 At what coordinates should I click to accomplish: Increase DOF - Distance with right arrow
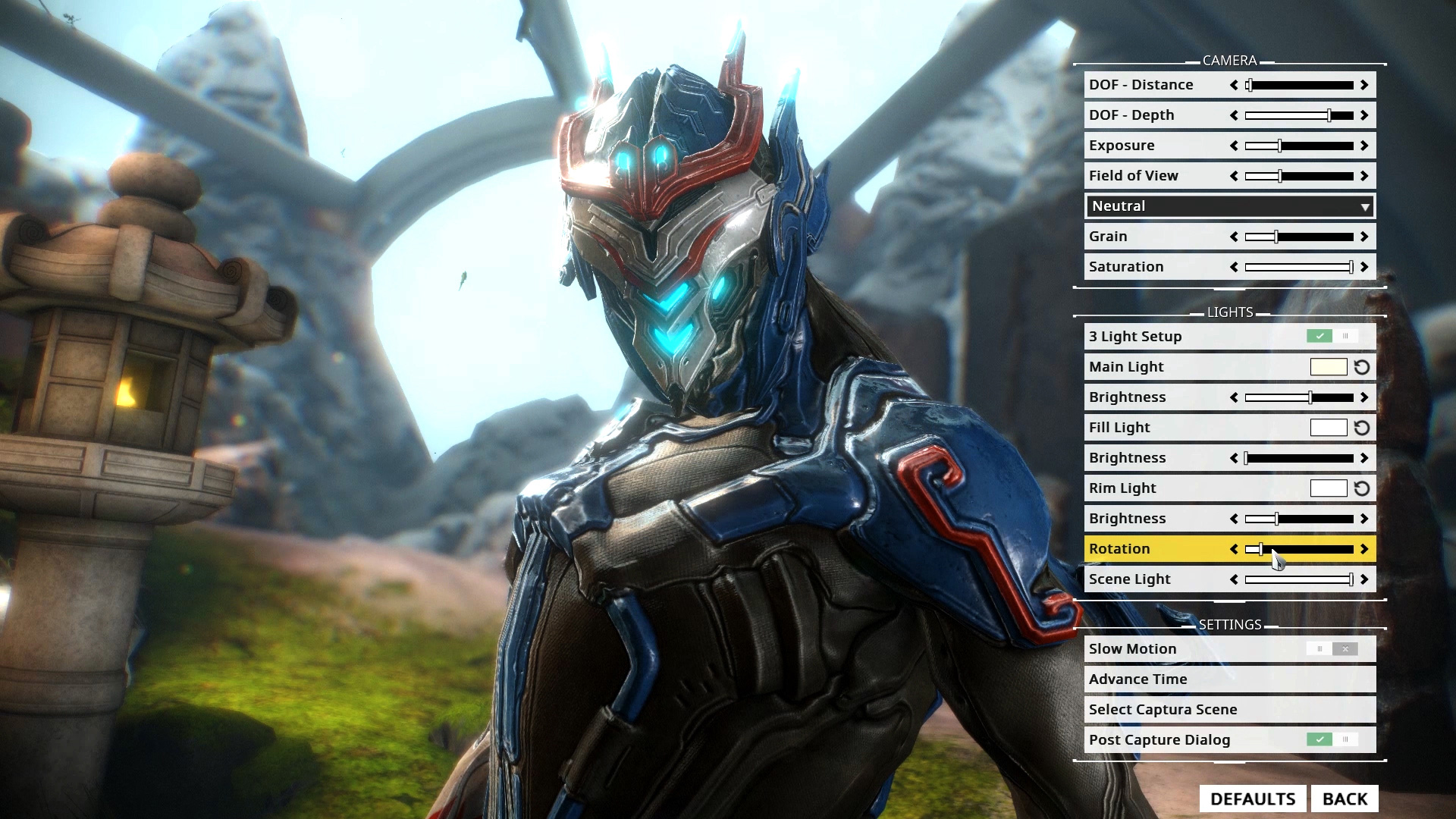pyautogui.click(x=1363, y=84)
